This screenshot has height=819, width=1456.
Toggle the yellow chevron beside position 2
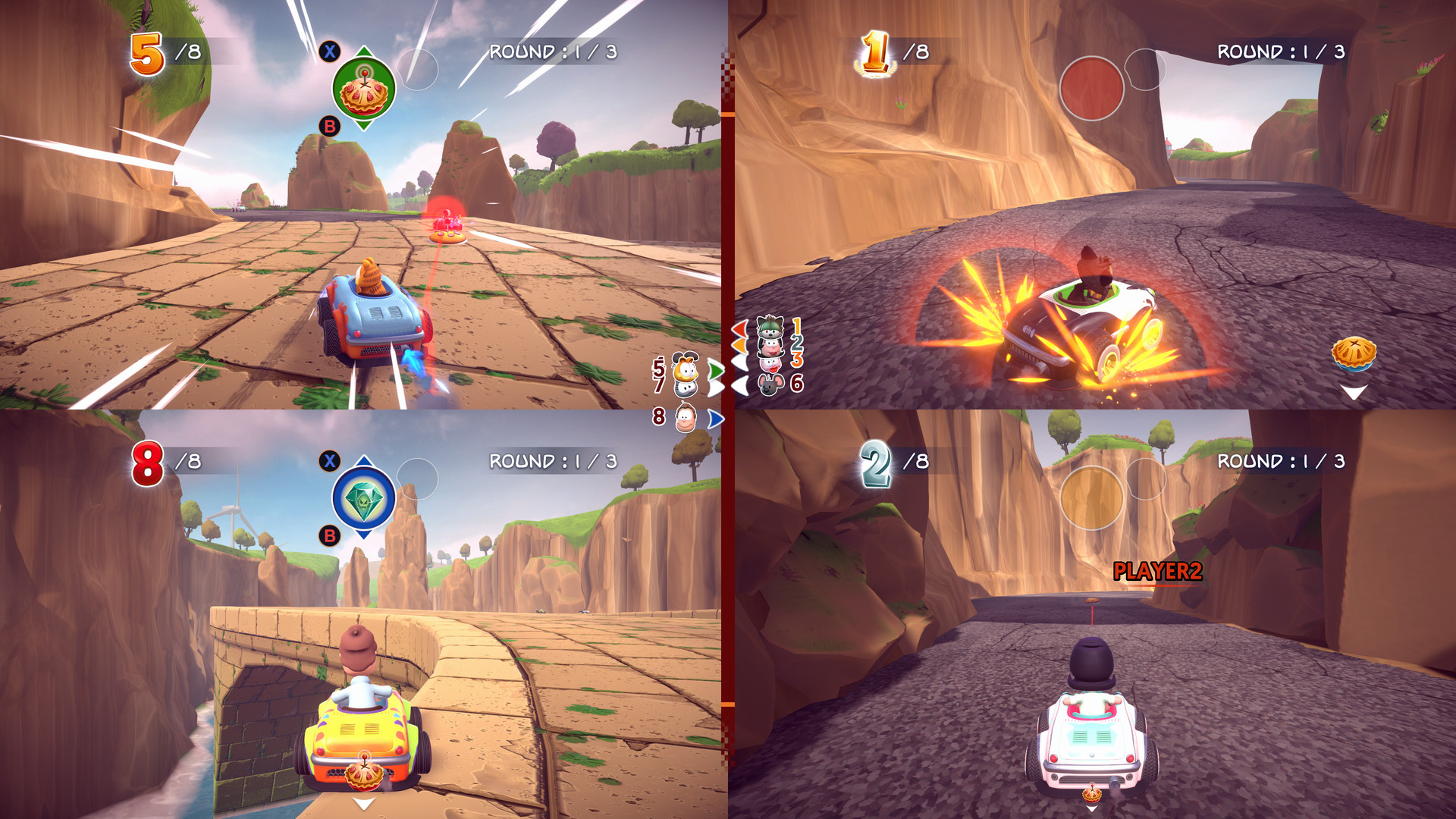click(x=741, y=346)
